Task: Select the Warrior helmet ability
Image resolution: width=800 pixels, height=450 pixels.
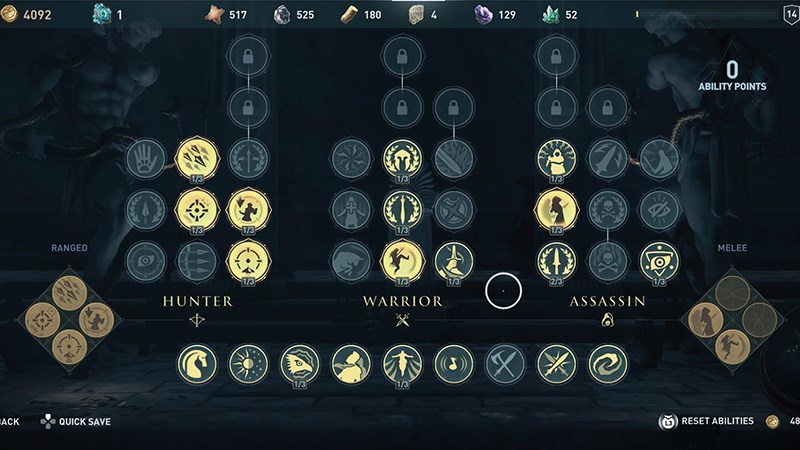Action: click(402, 158)
